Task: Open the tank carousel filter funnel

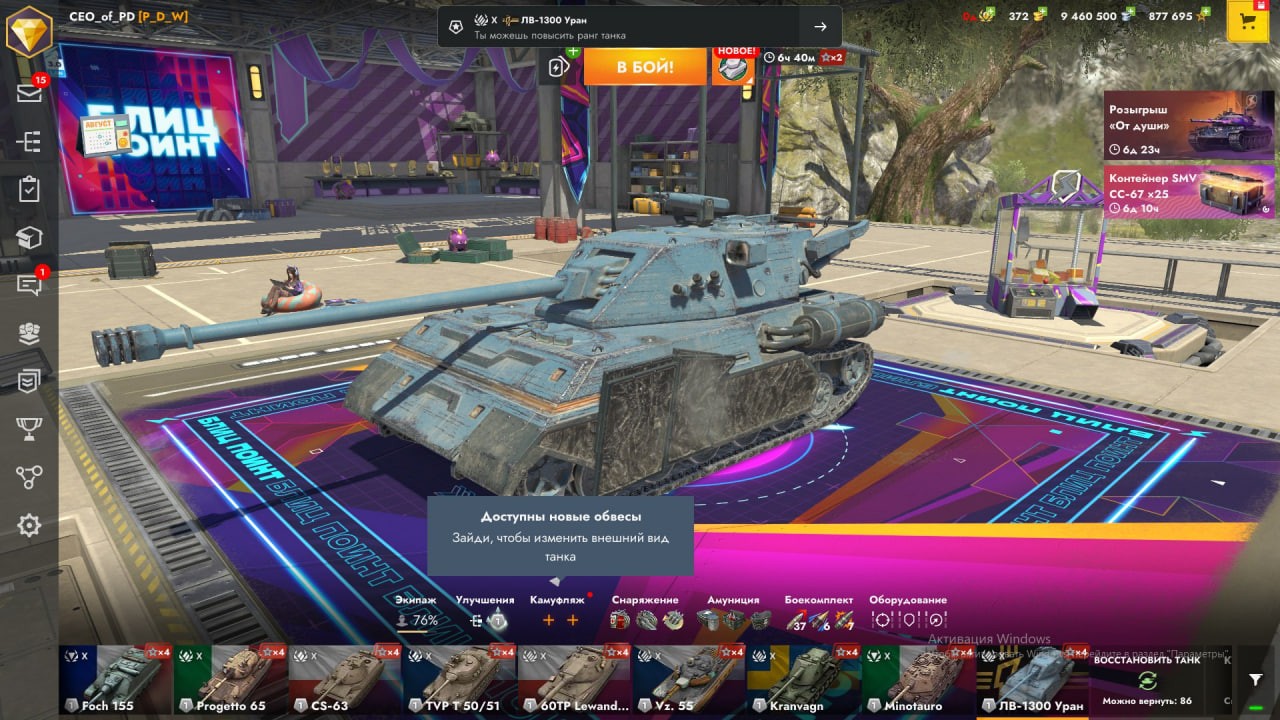Action: tap(1256, 680)
